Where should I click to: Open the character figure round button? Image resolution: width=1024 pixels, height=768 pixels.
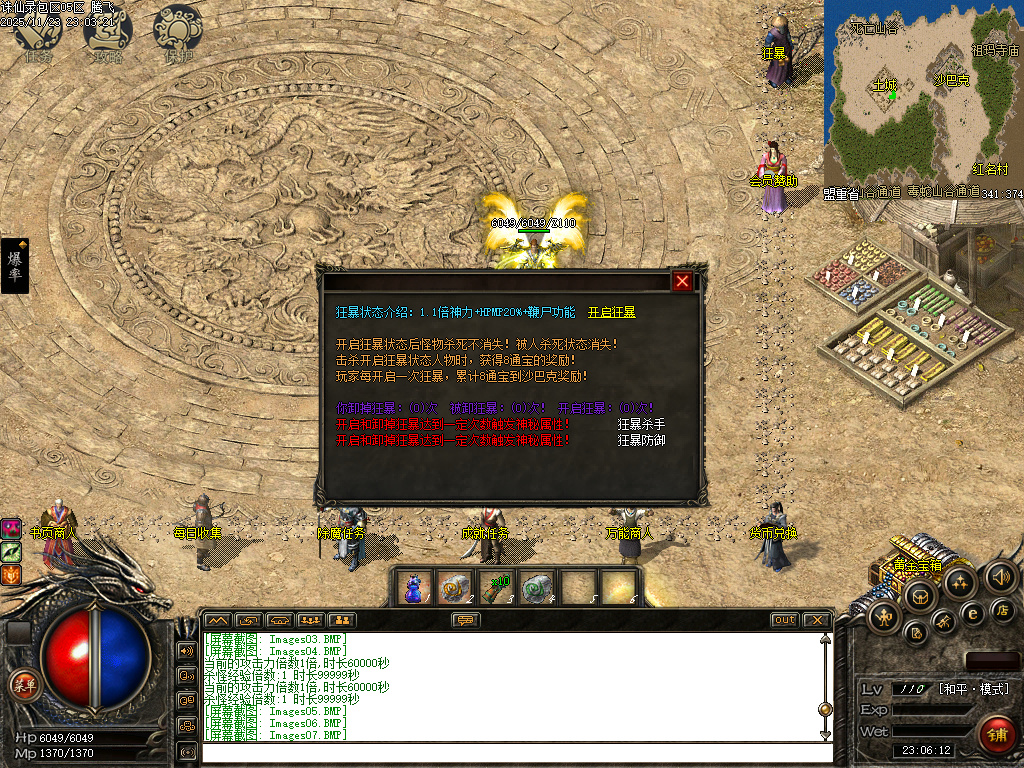point(886,618)
